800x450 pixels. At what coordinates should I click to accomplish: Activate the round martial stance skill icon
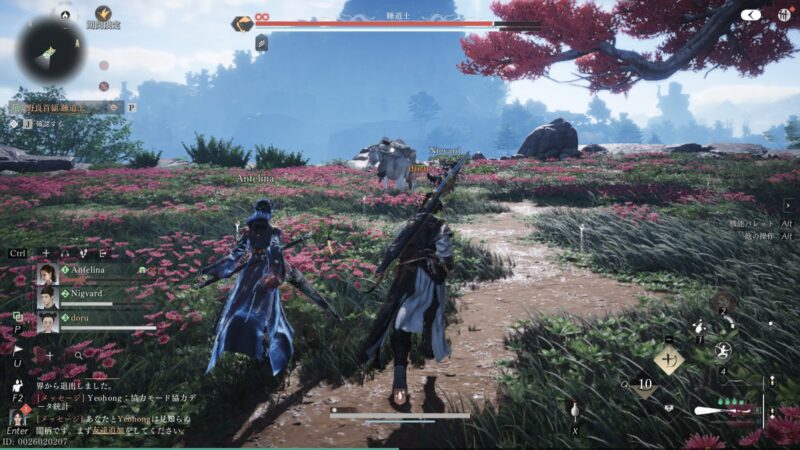point(723,351)
